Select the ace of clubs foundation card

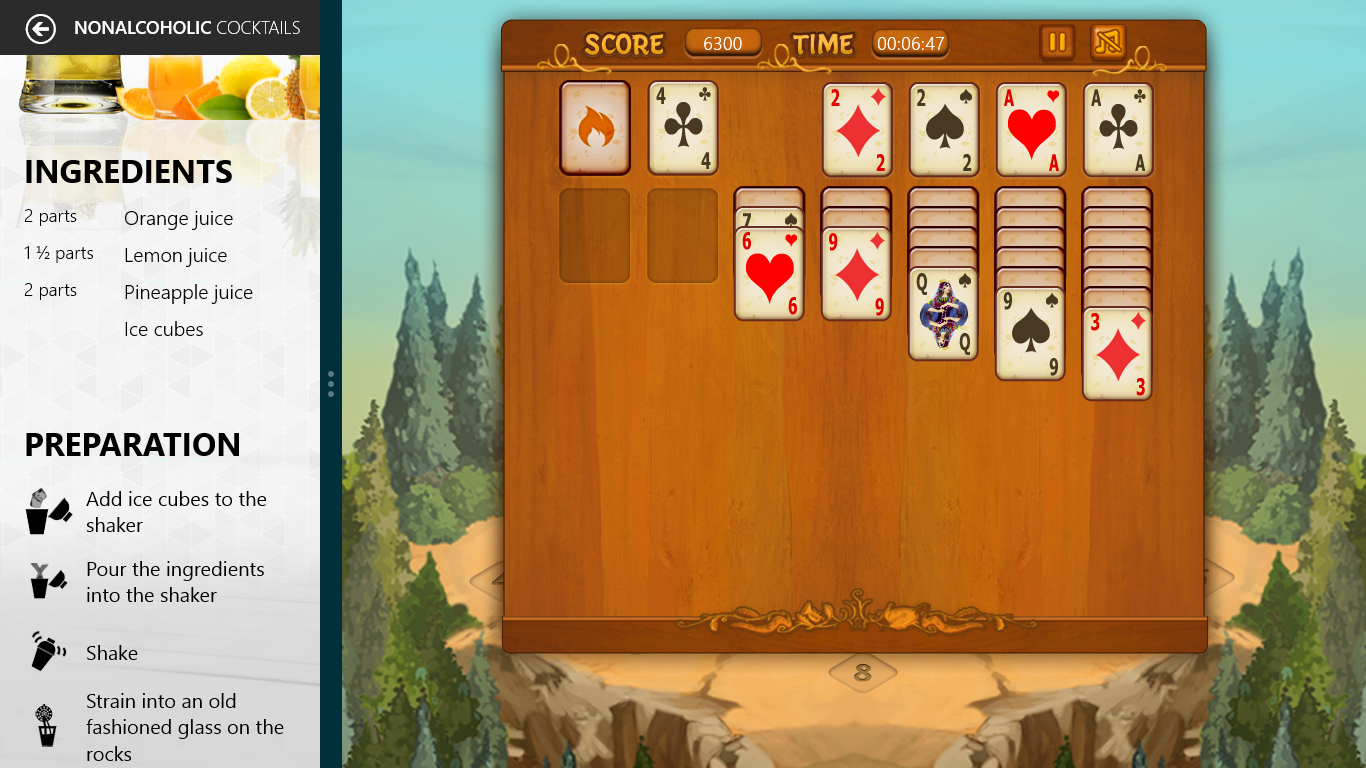tap(1118, 130)
